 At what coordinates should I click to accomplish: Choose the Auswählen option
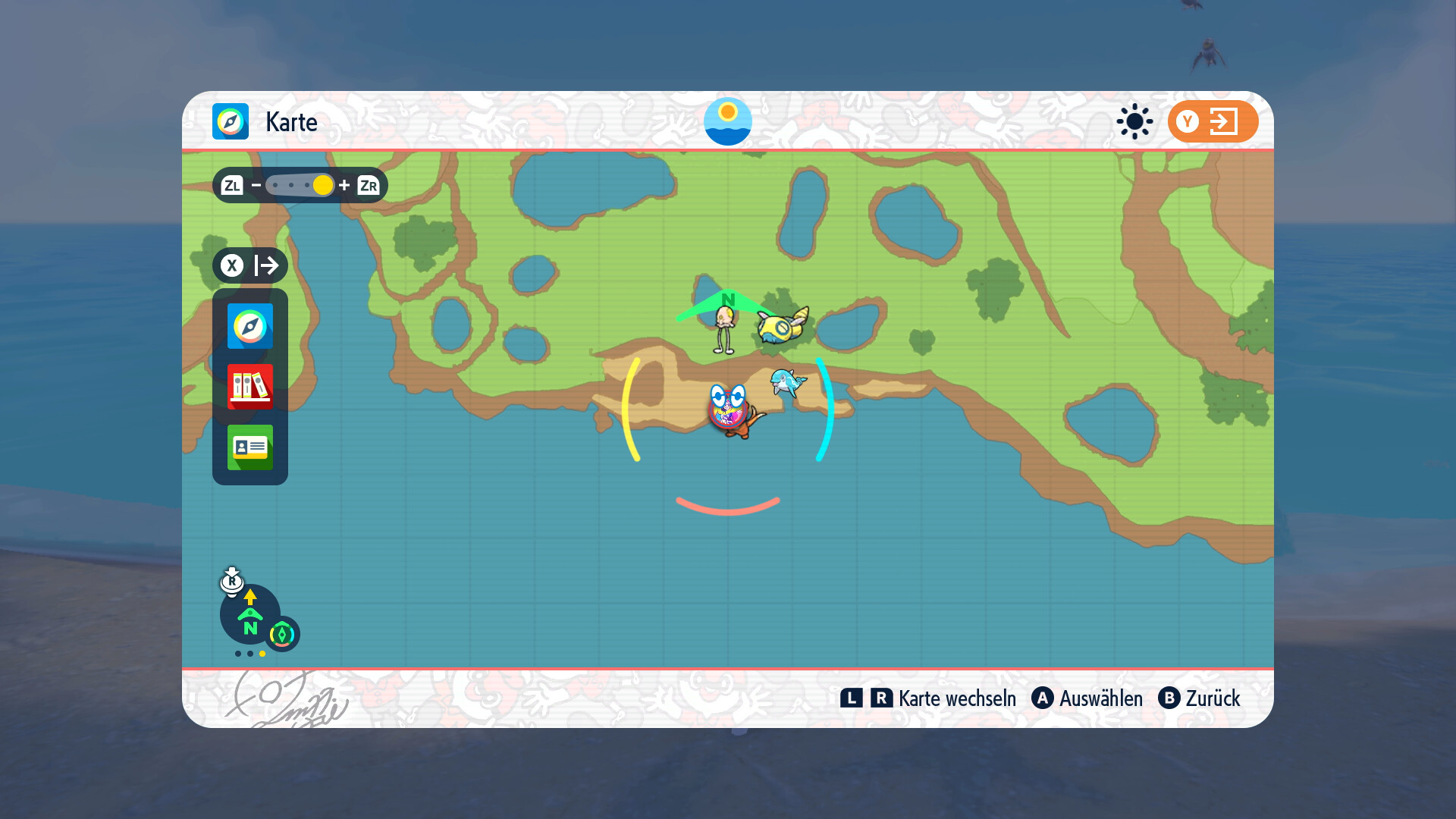[x=1087, y=698]
